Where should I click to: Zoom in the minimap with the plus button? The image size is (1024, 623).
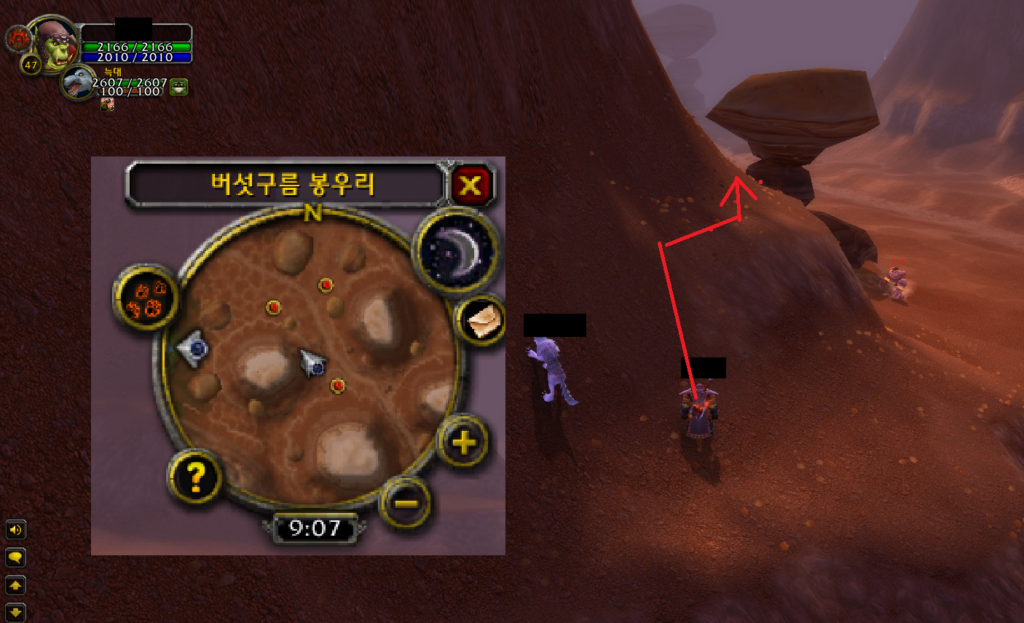[x=462, y=441]
